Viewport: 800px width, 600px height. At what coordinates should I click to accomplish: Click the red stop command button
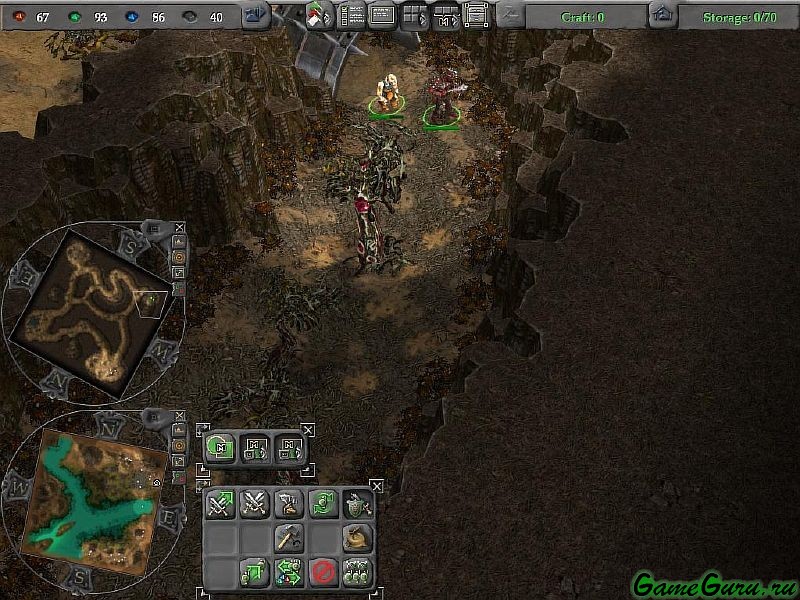(322, 573)
